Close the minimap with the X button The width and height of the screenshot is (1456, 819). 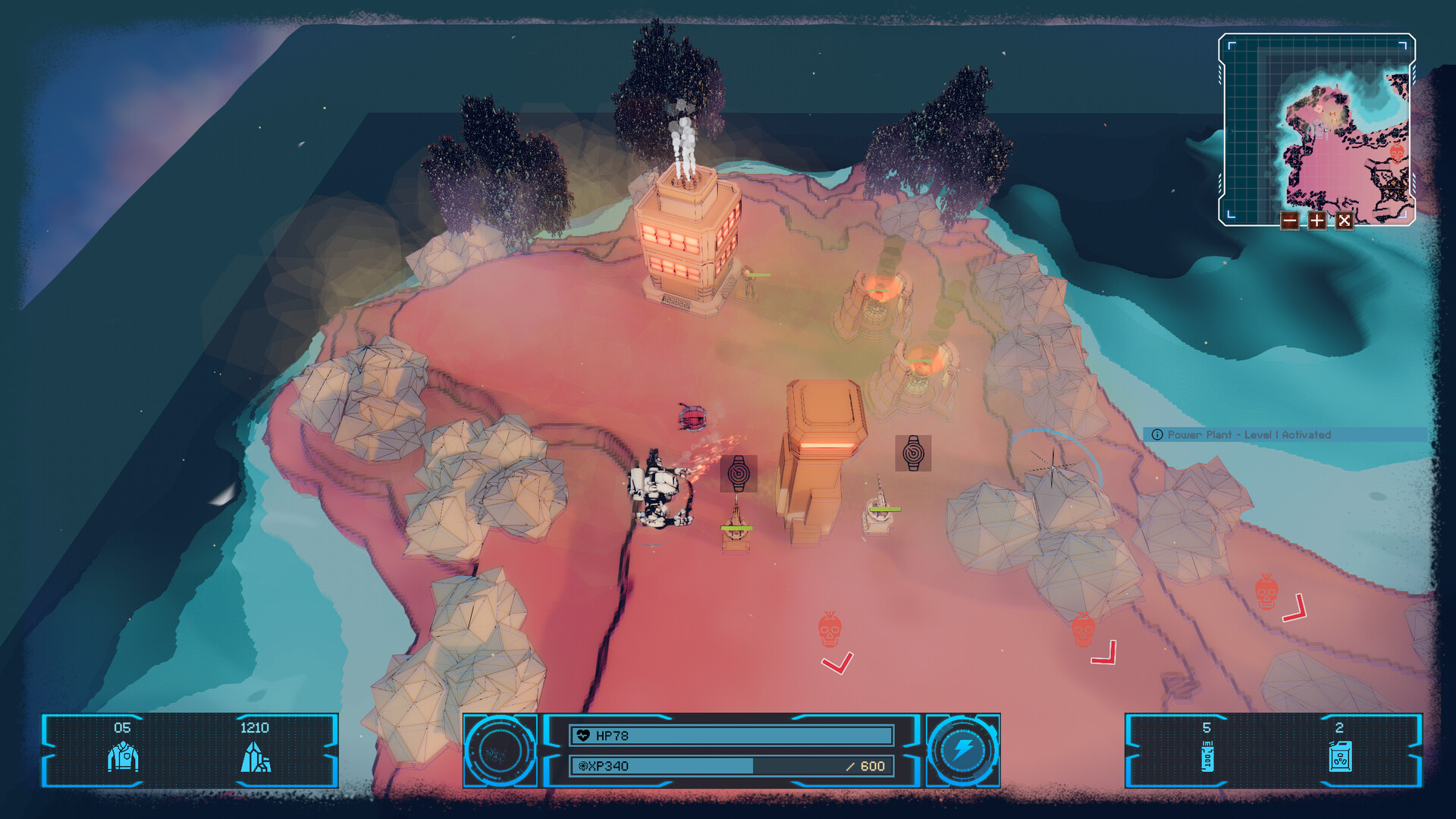(1345, 221)
